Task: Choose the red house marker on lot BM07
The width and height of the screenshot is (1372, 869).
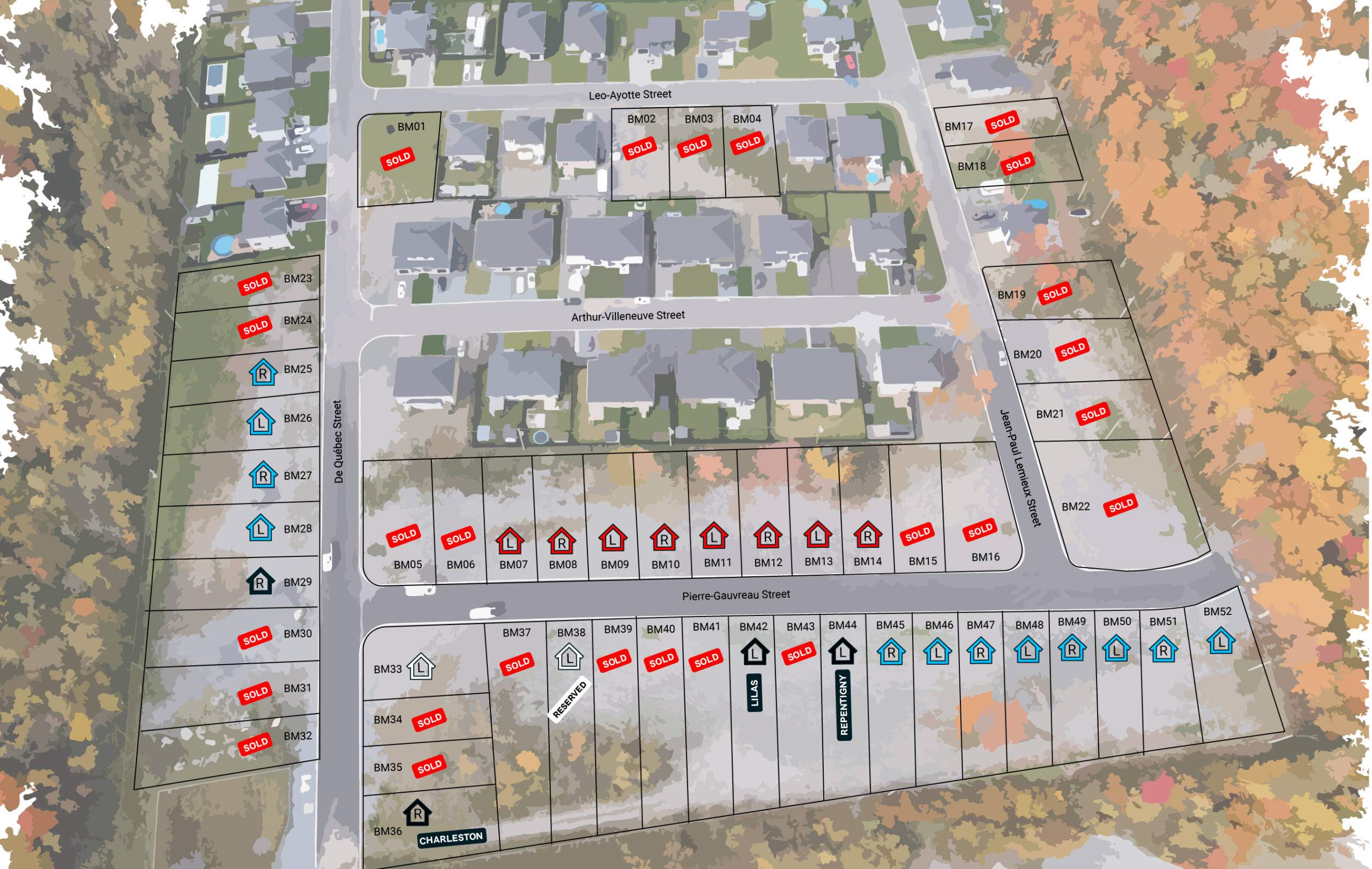Action: 510,541
